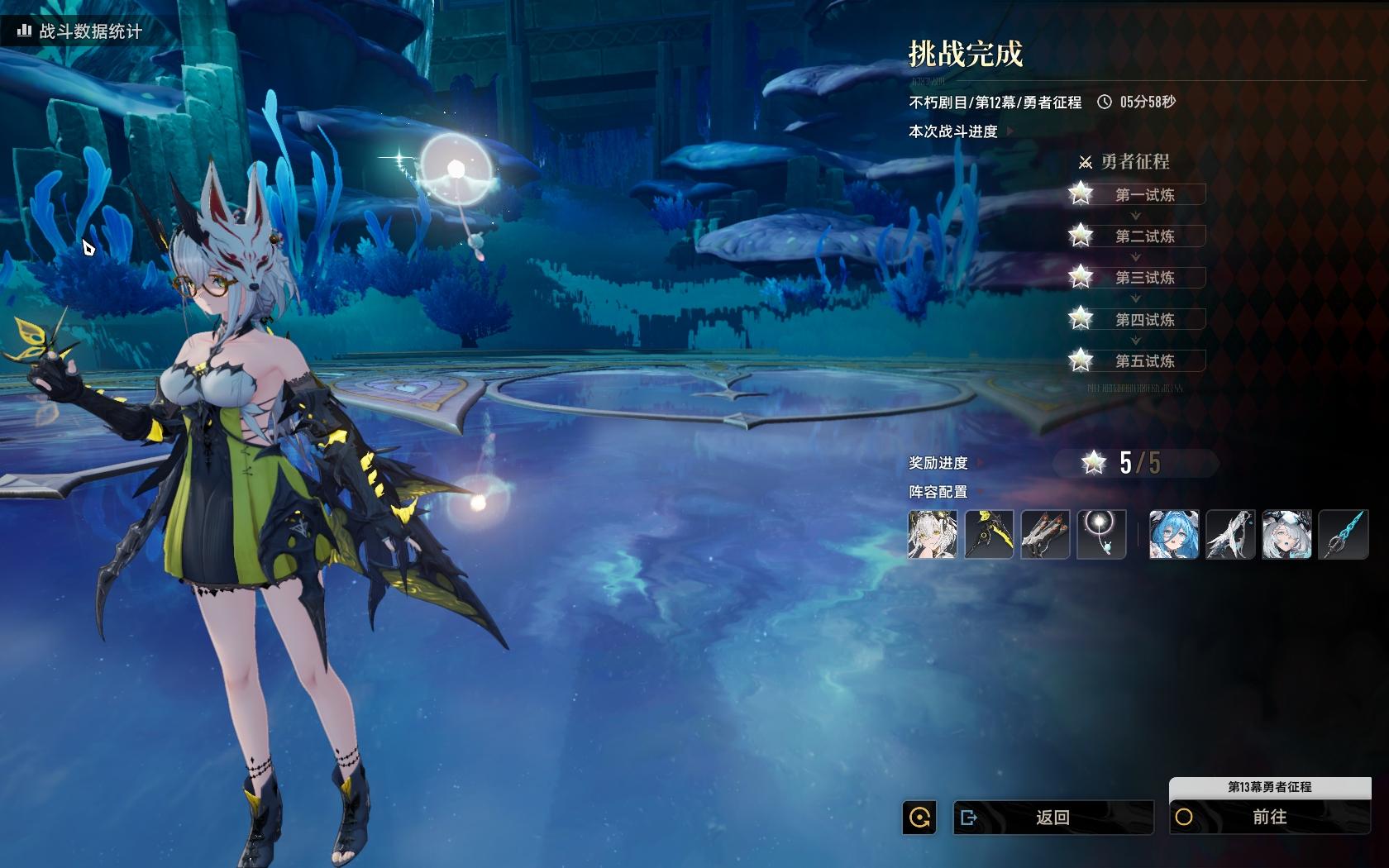Screen dimensions: 1389x868
Task: Click the 返回 return button
Action: (x=1052, y=818)
